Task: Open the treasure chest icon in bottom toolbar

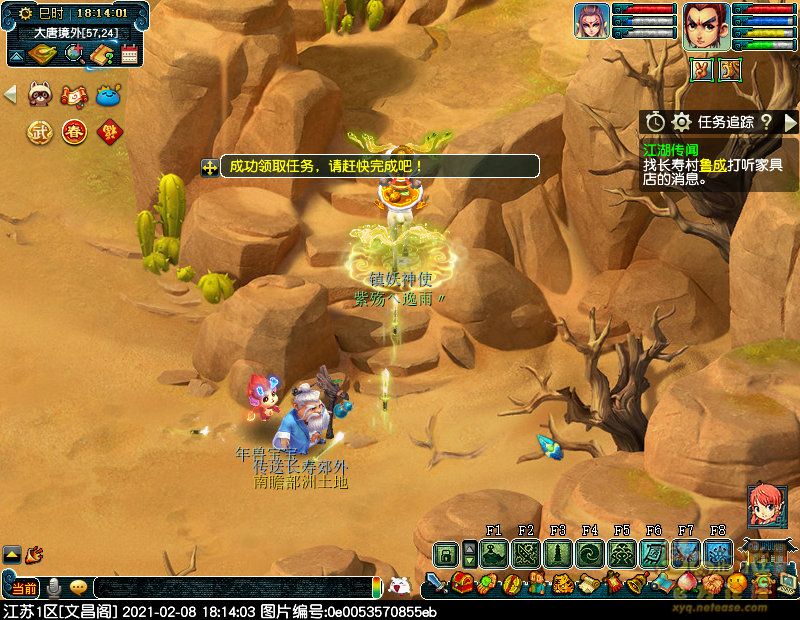Action: coord(462,582)
